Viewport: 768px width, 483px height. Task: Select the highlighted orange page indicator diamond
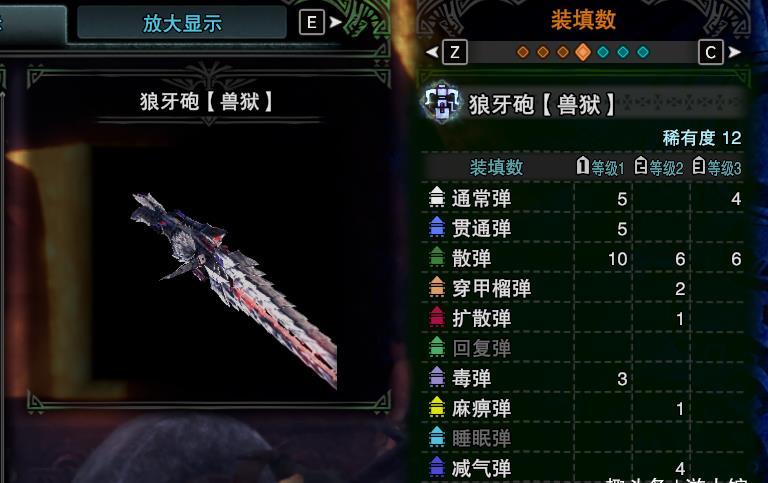583,52
